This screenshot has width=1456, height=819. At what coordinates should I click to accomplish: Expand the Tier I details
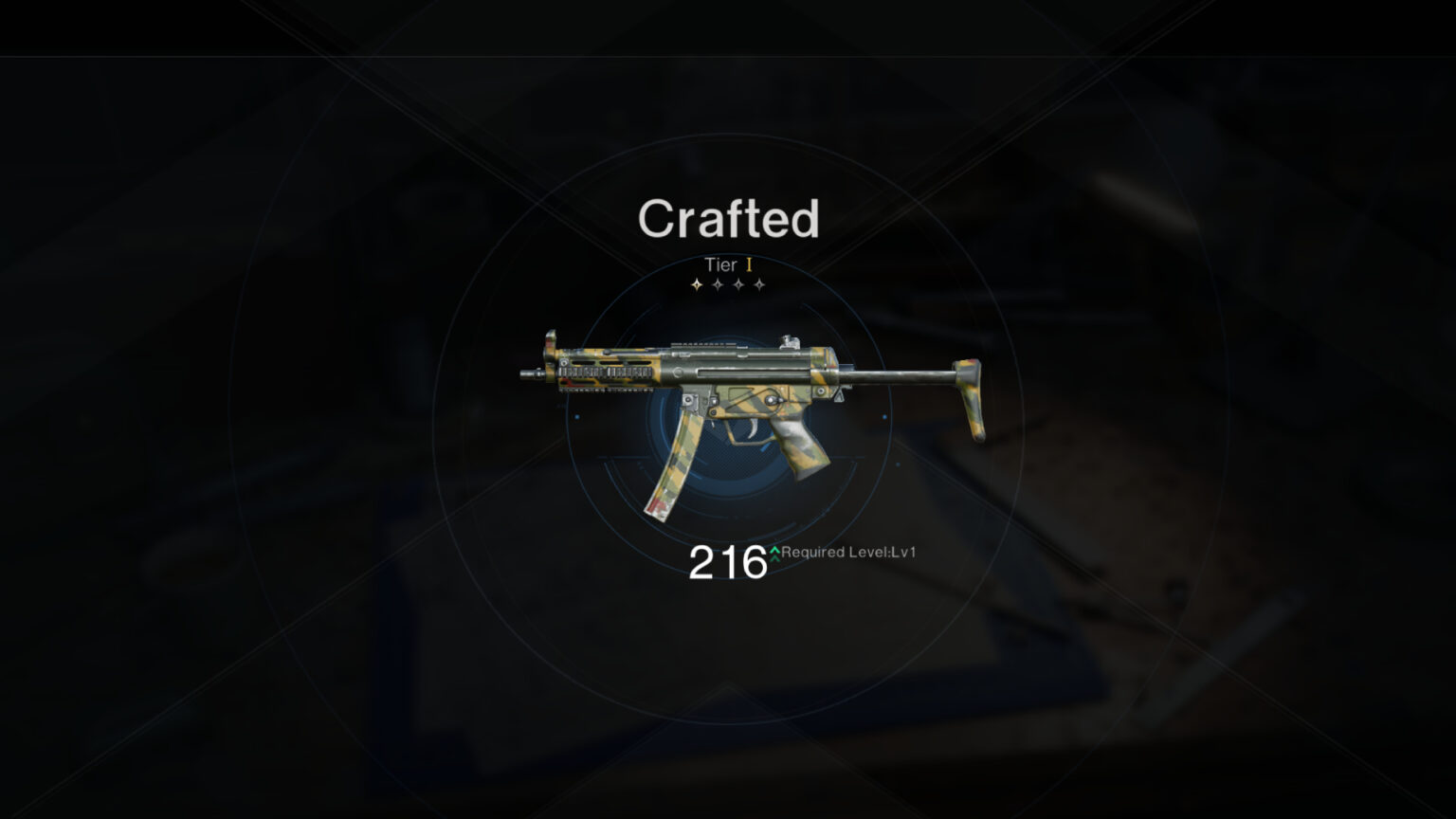[728, 264]
